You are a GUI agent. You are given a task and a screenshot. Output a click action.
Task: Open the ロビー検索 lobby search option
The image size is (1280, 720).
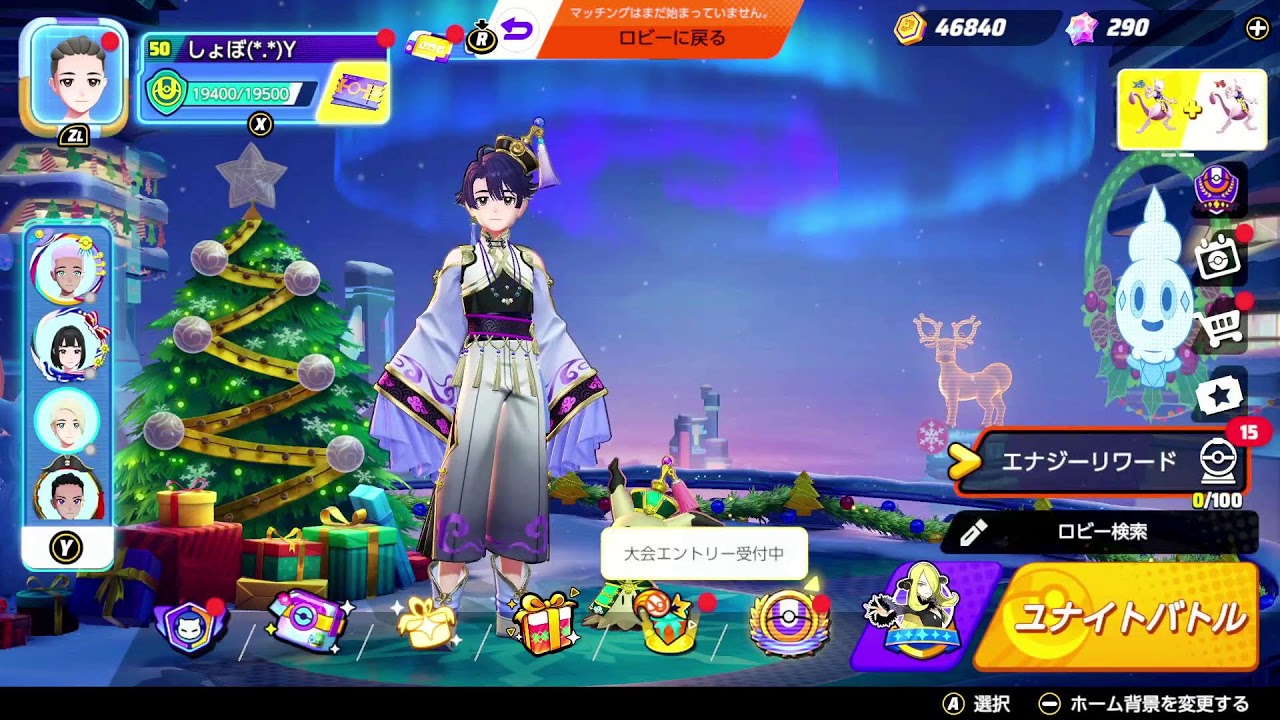pyautogui.click(x=1100, y=532)
